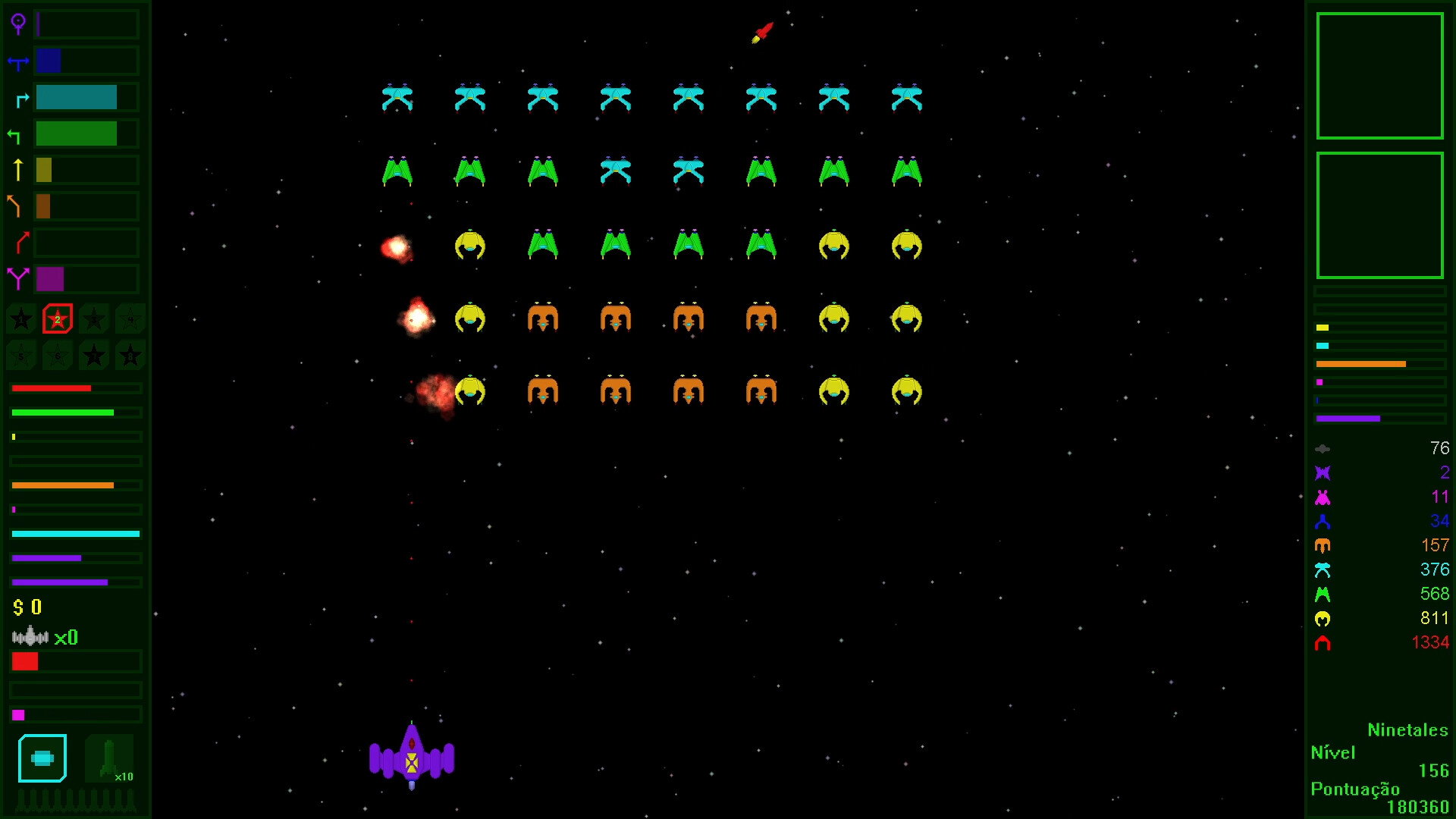Screen dimensions: 1456x819
Task: Click the rocket x10 icon
Action: pos(108,758)
